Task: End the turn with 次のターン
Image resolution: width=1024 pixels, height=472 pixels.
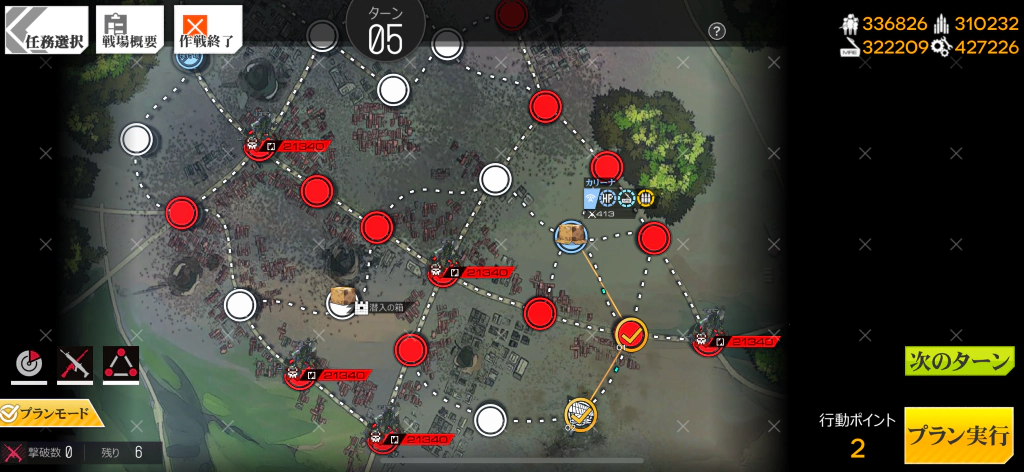Action: pos(959,361)
